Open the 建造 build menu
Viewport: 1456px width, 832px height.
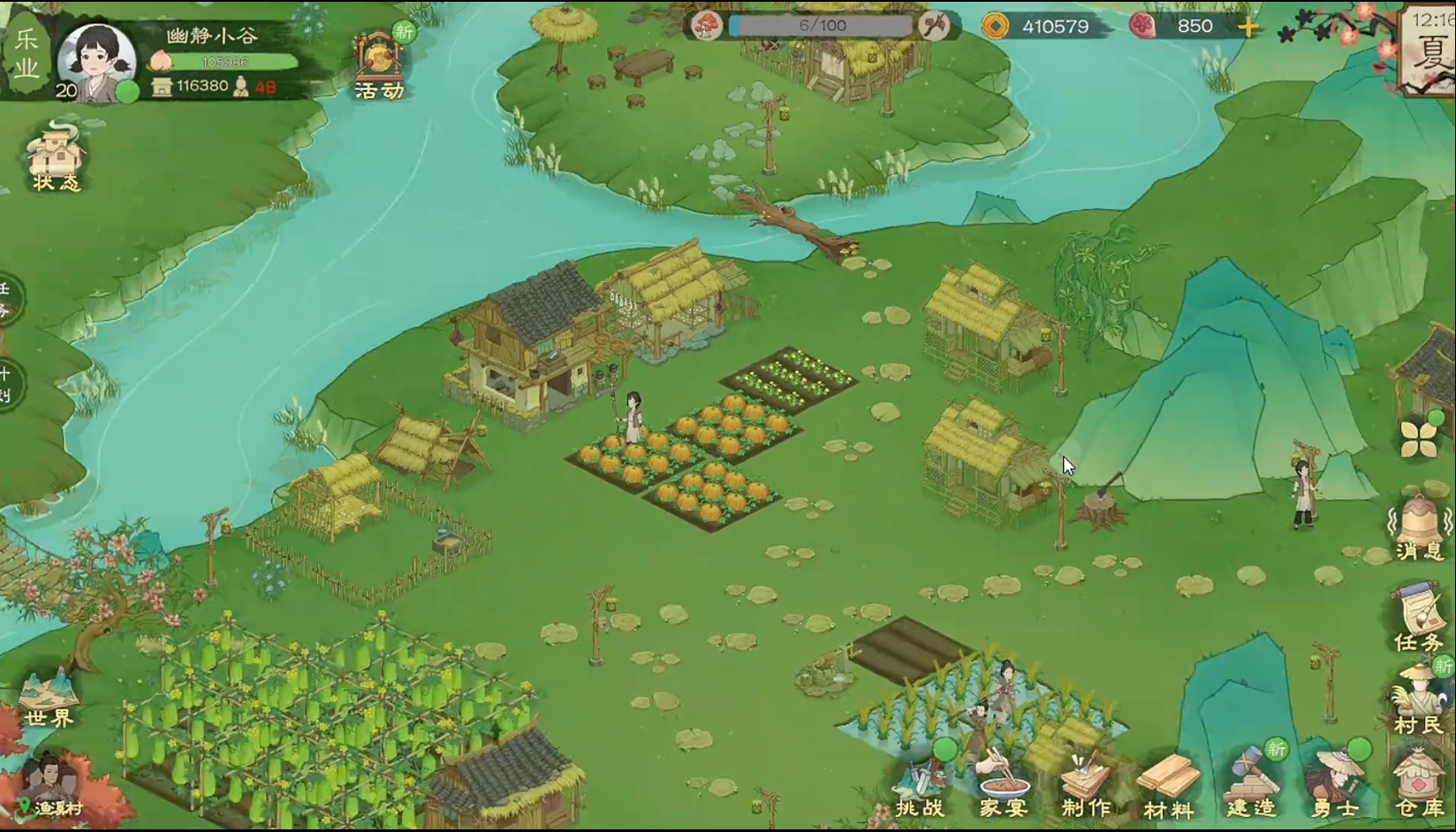tap(1251, 784)
